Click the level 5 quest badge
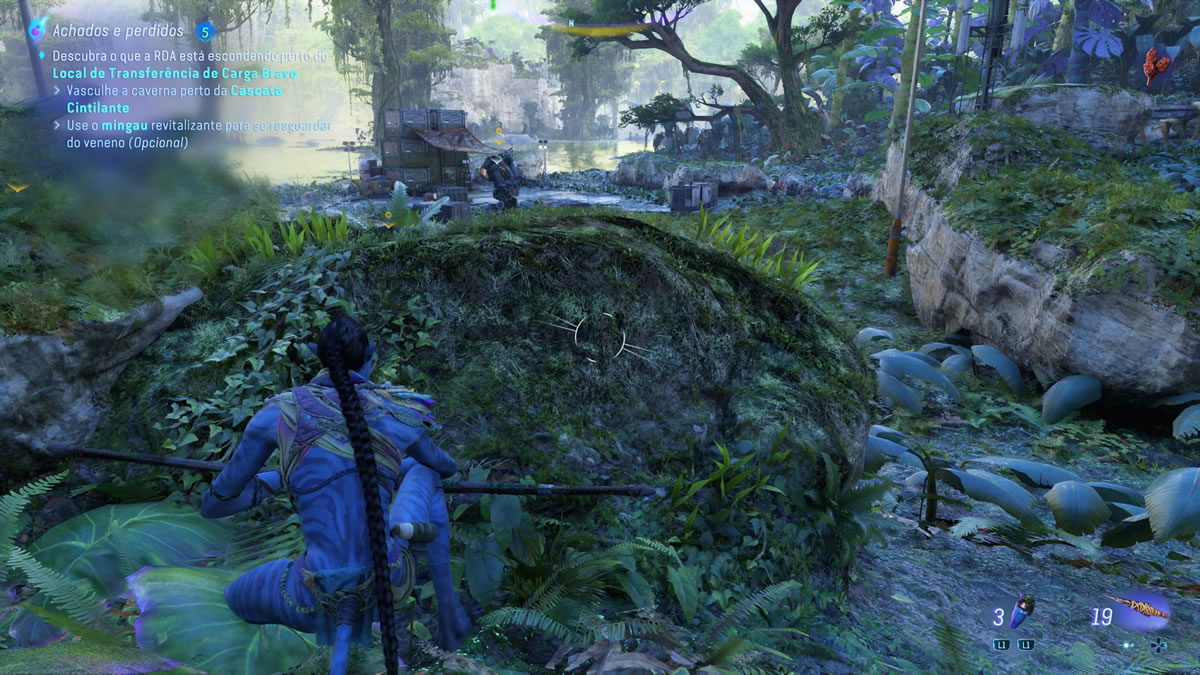Screen dimensions: 1200x675 pyautogui.click(x=206, y=32)
